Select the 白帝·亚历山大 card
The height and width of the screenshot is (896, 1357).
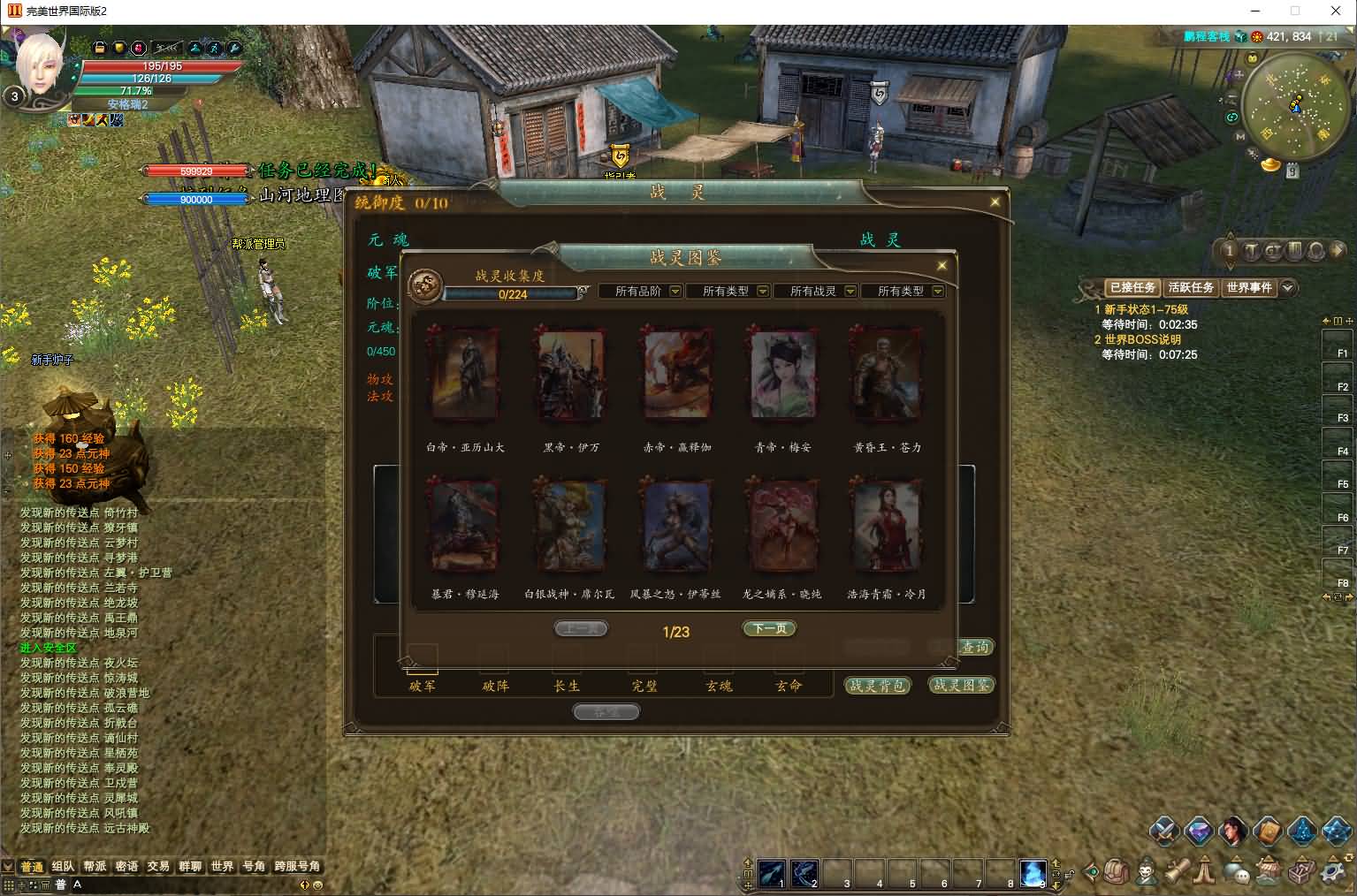click(464, 374)
